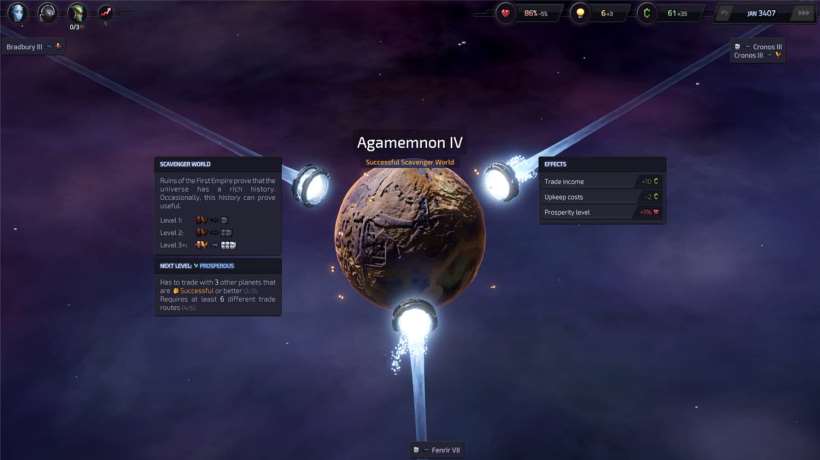Click the red heart happiness icon

[x=506, y=13]
